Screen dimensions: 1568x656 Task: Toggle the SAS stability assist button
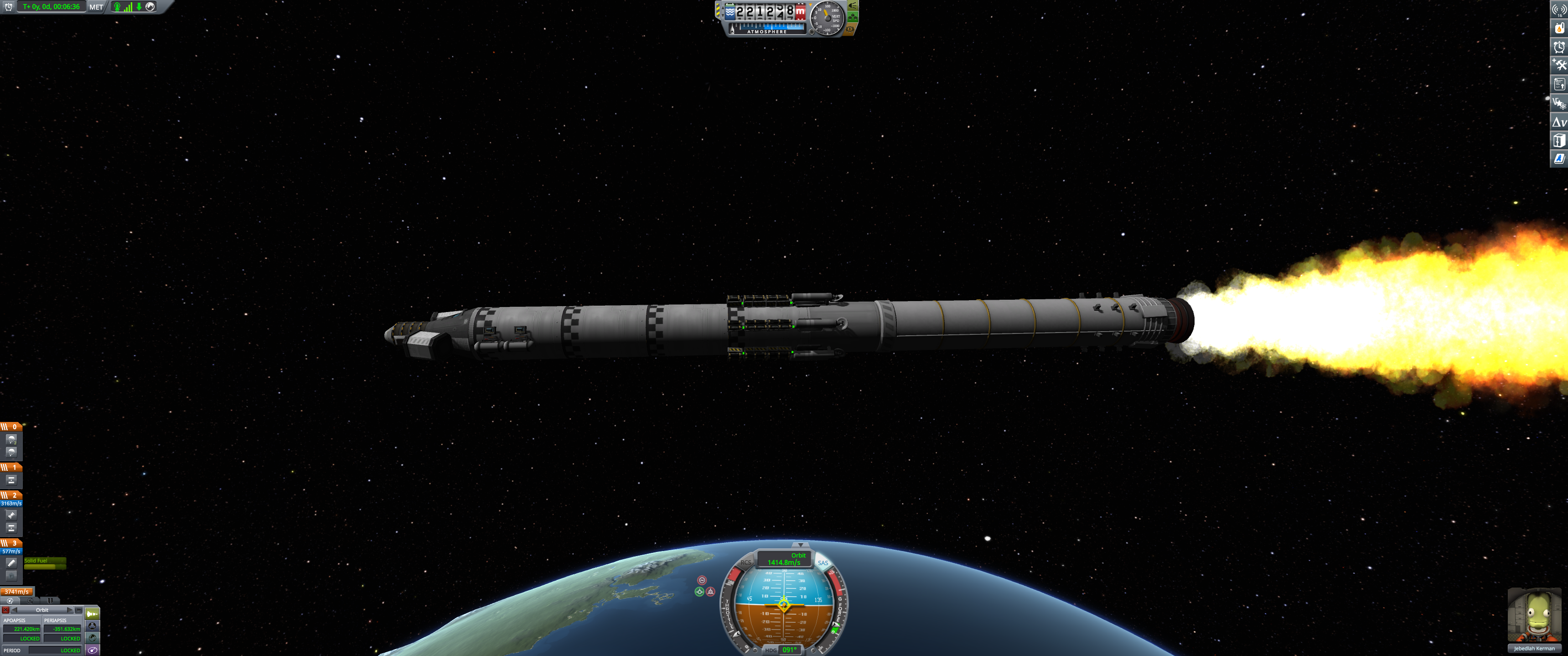pyautogui.click(x=823, y=563)
